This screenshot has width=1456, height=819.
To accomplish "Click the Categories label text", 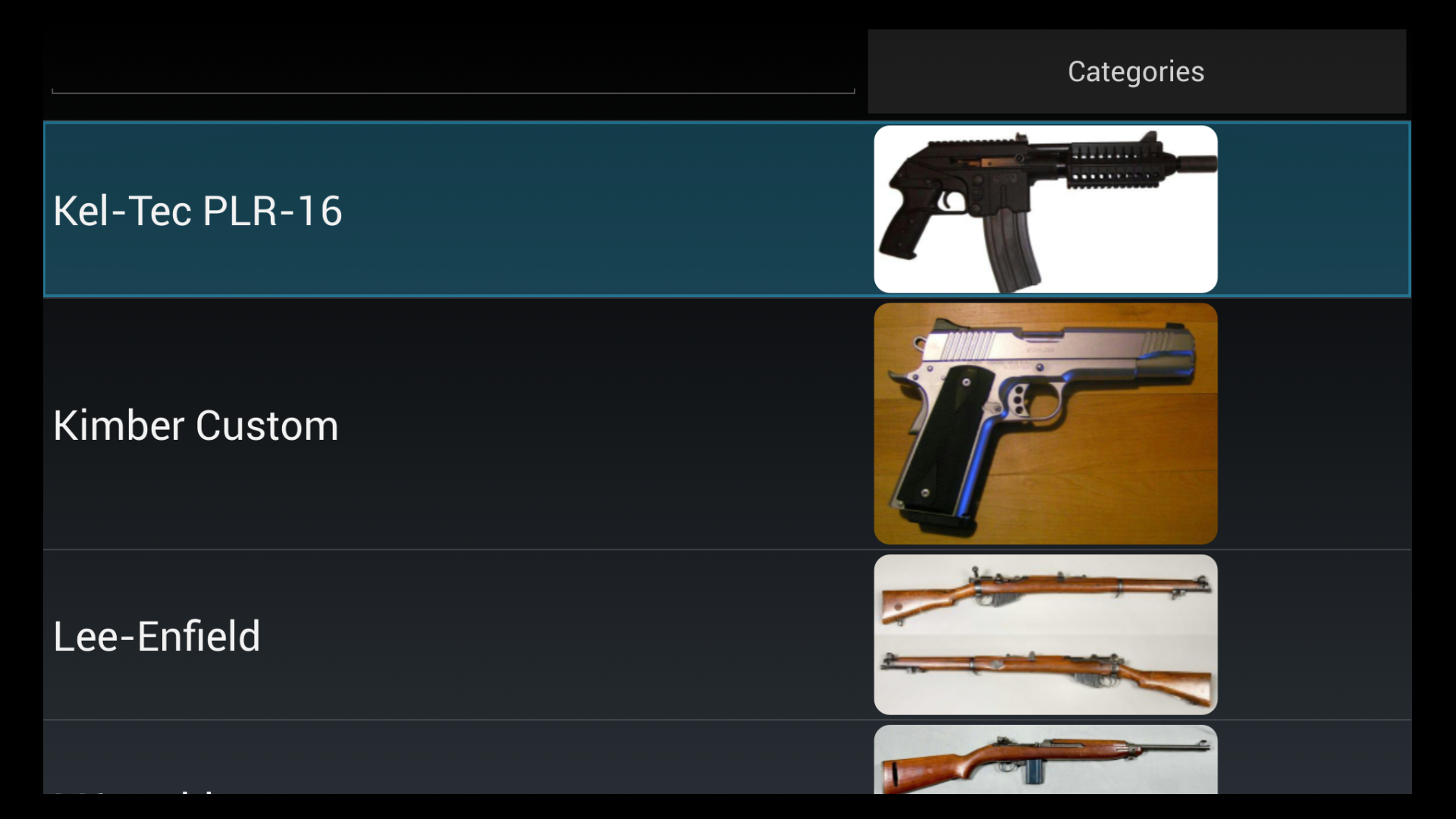I will [1135, 71].
